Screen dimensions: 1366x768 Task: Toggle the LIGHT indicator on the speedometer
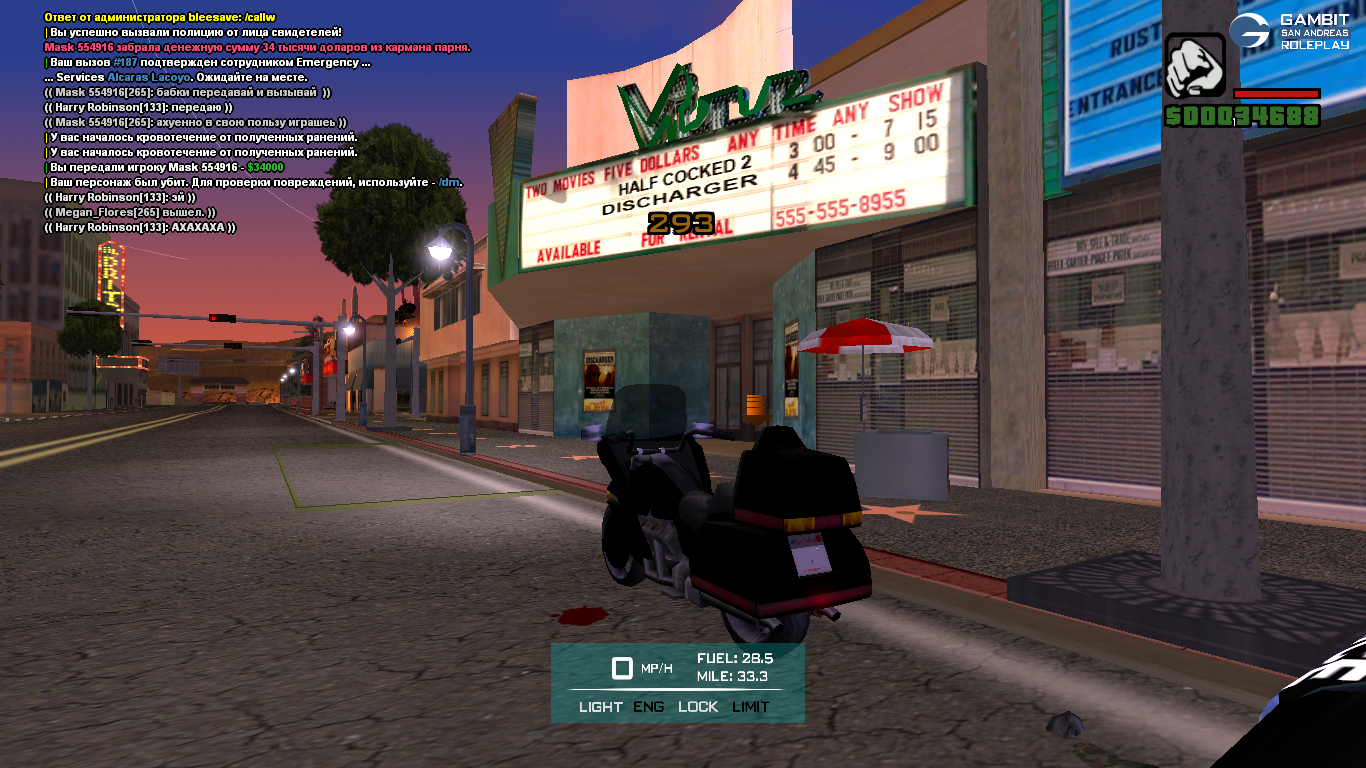pyautogui.click(x=600, y=707)
